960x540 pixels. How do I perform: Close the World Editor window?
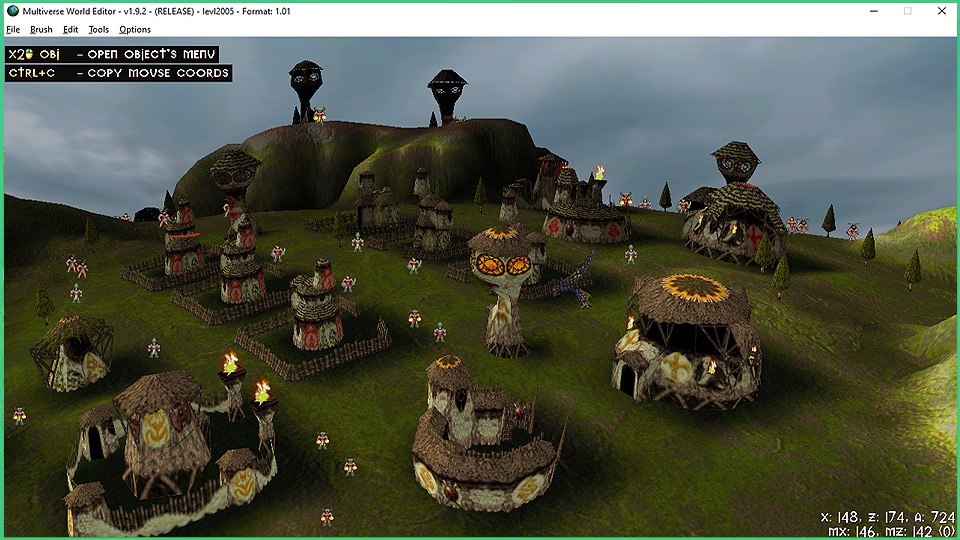click(x=941, y=11)
